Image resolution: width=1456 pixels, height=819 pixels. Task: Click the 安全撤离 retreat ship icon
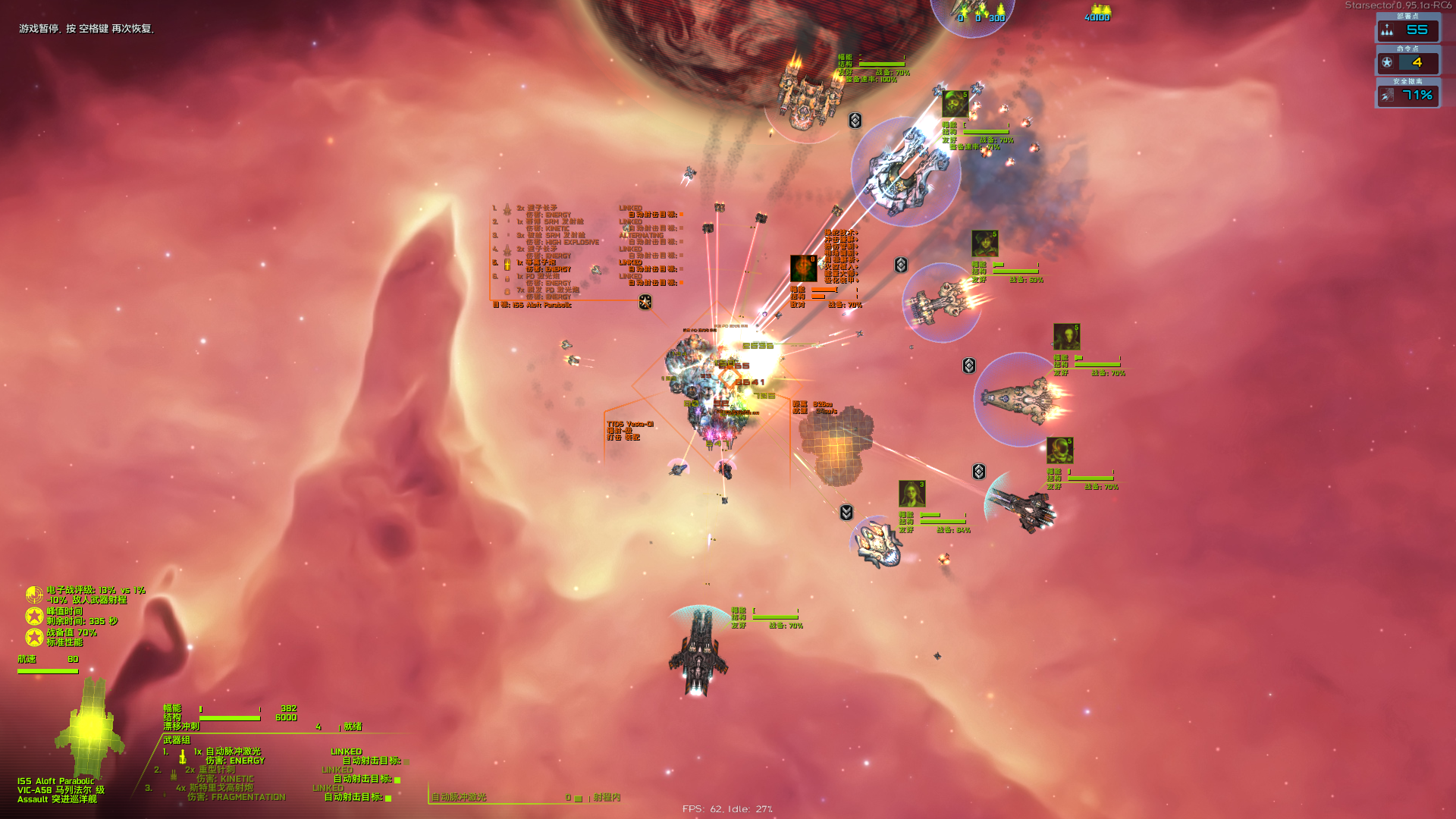1388,96
